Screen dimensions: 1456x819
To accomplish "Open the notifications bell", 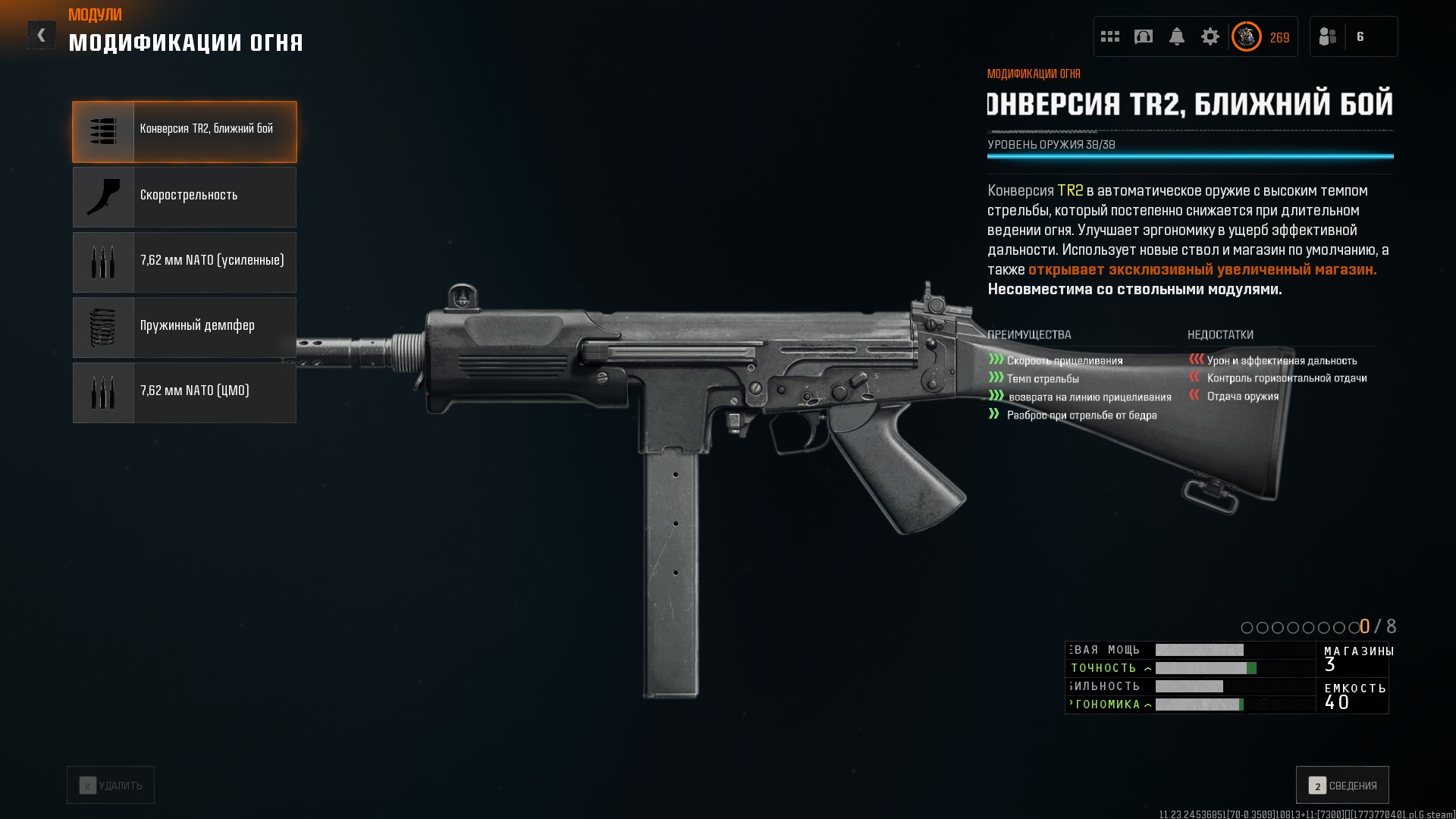I will [x=1177, y=36].
